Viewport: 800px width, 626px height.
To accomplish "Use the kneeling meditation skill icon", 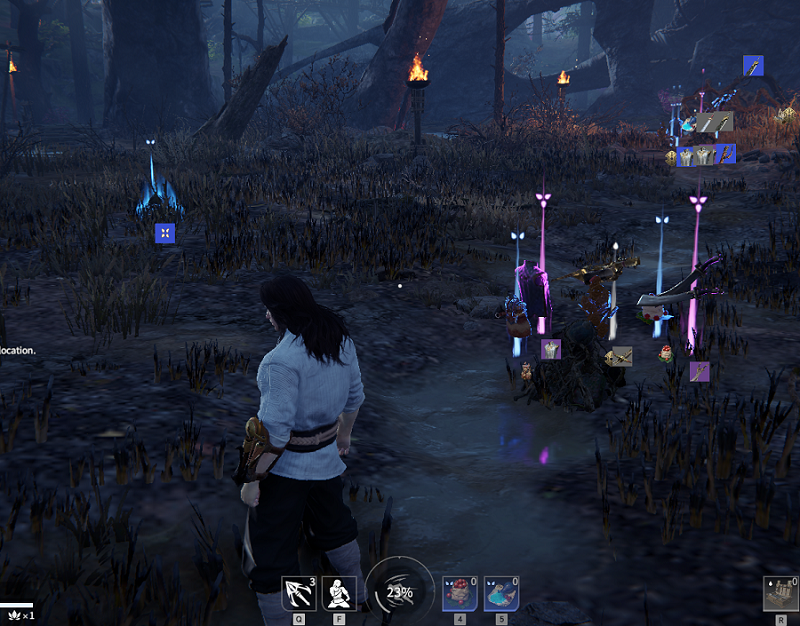I will (x=339, y=593).
